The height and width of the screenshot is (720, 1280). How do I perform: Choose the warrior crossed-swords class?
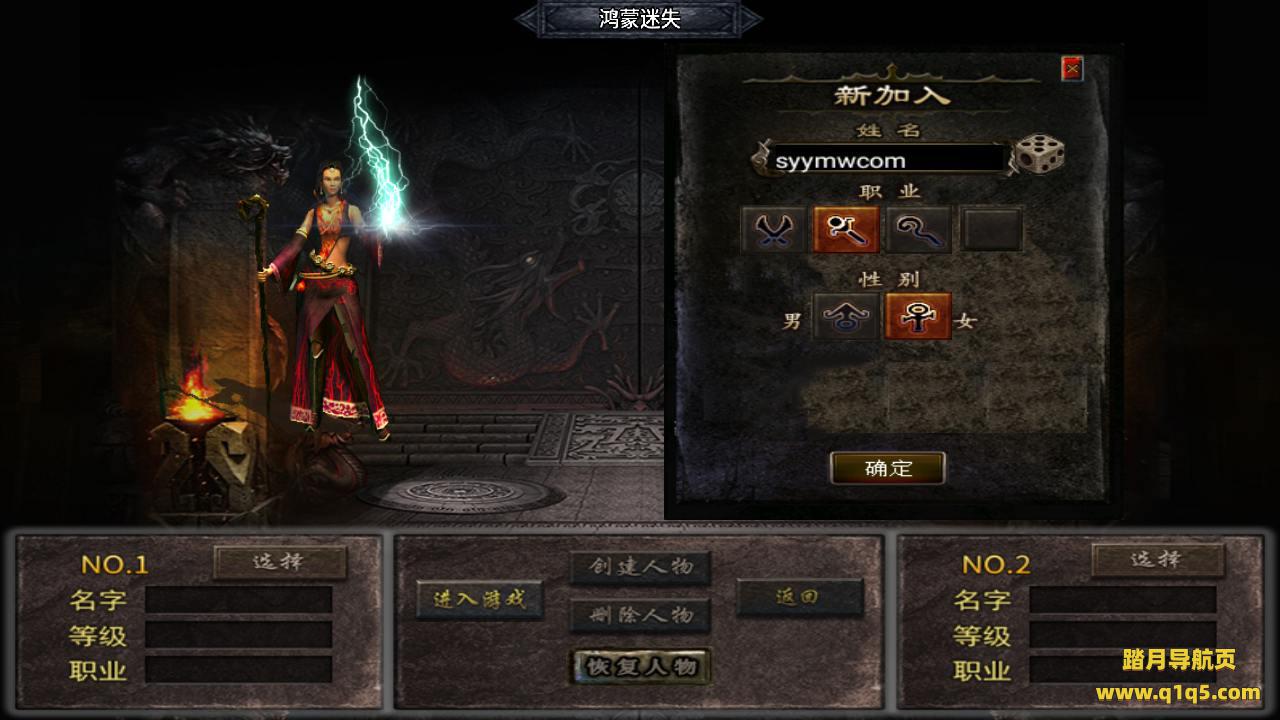tap(773, 230)
